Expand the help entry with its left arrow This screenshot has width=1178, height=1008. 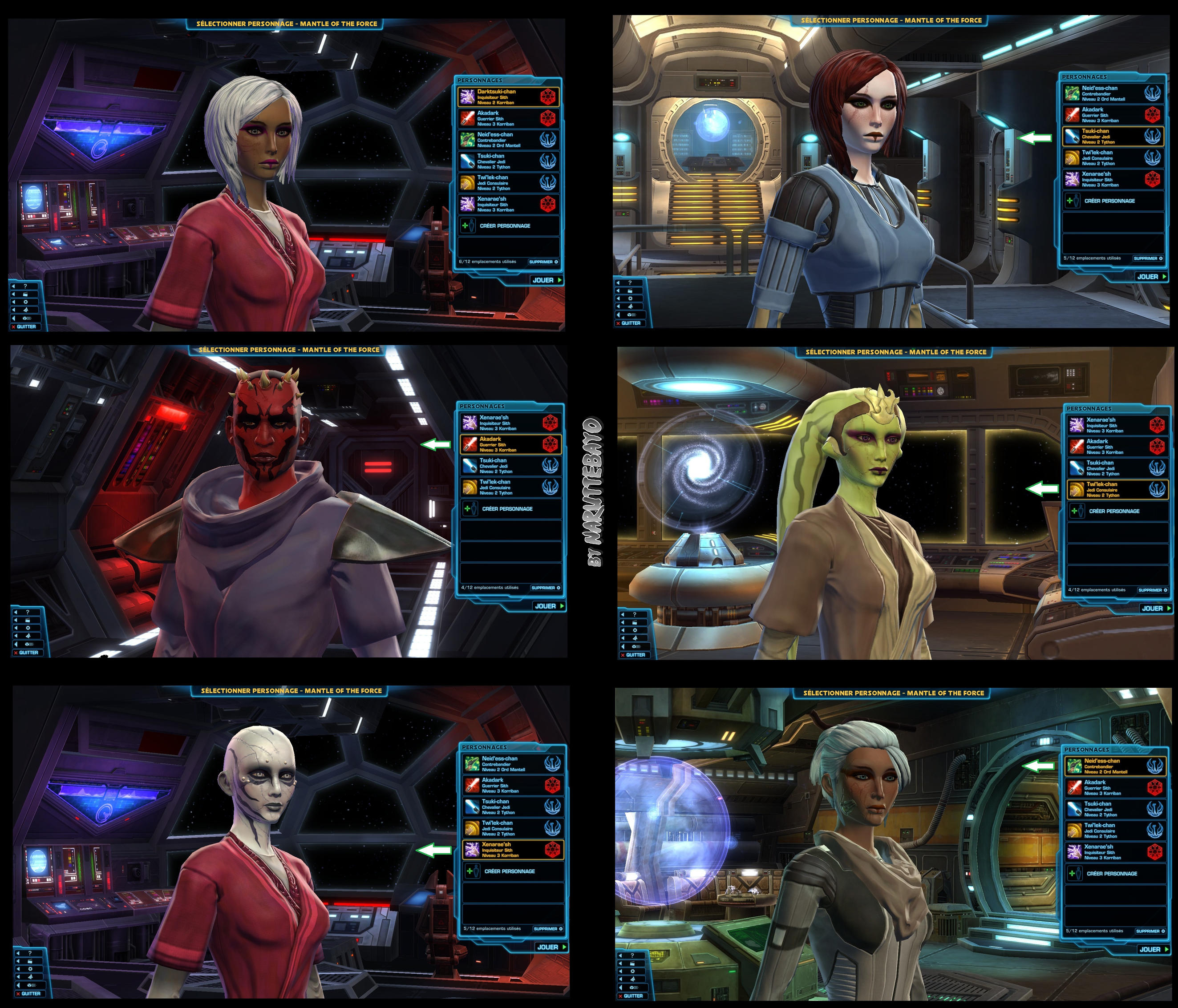point(14,286)
